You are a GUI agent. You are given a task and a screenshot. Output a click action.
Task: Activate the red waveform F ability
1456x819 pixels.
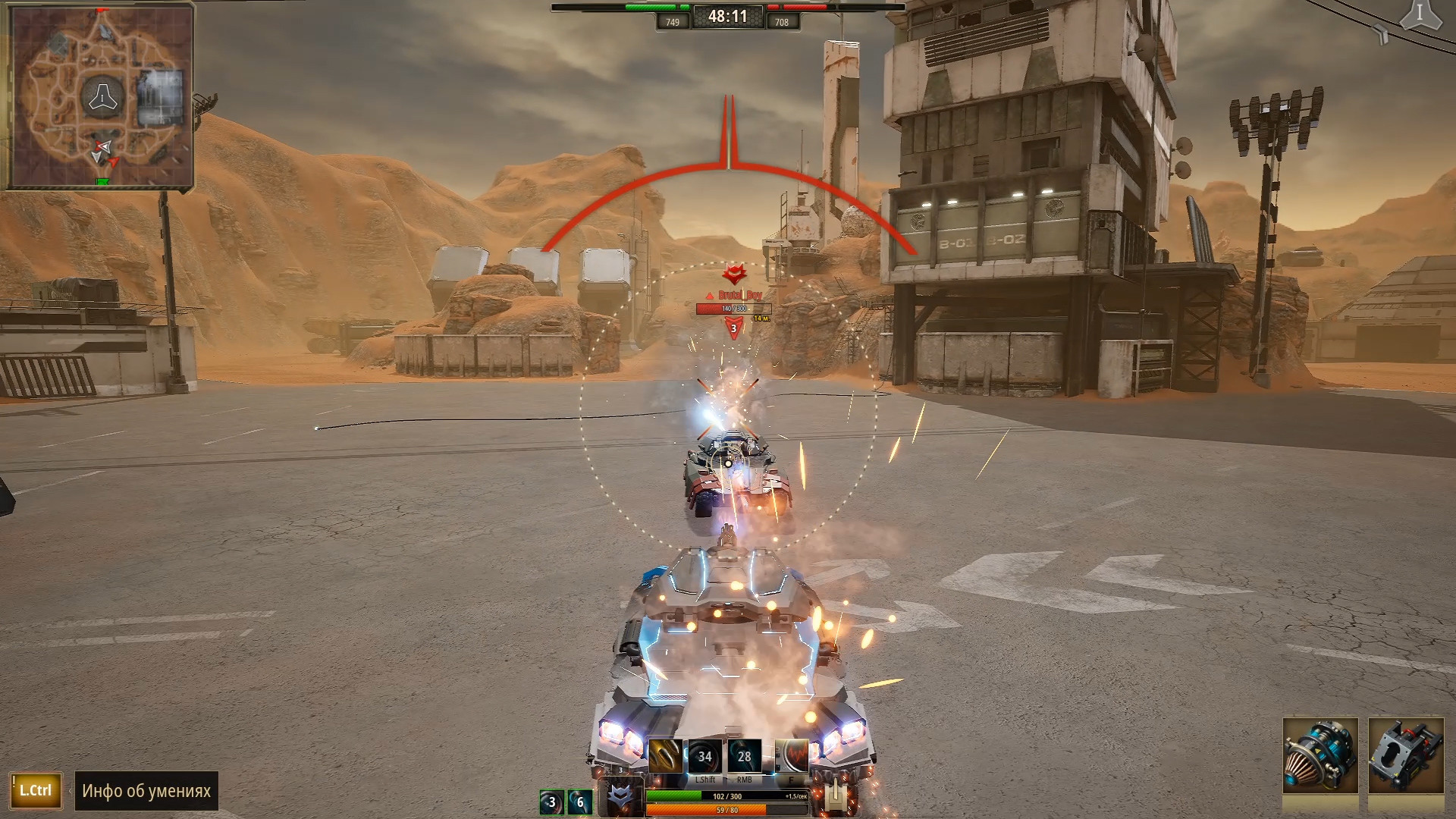point(792,756)
